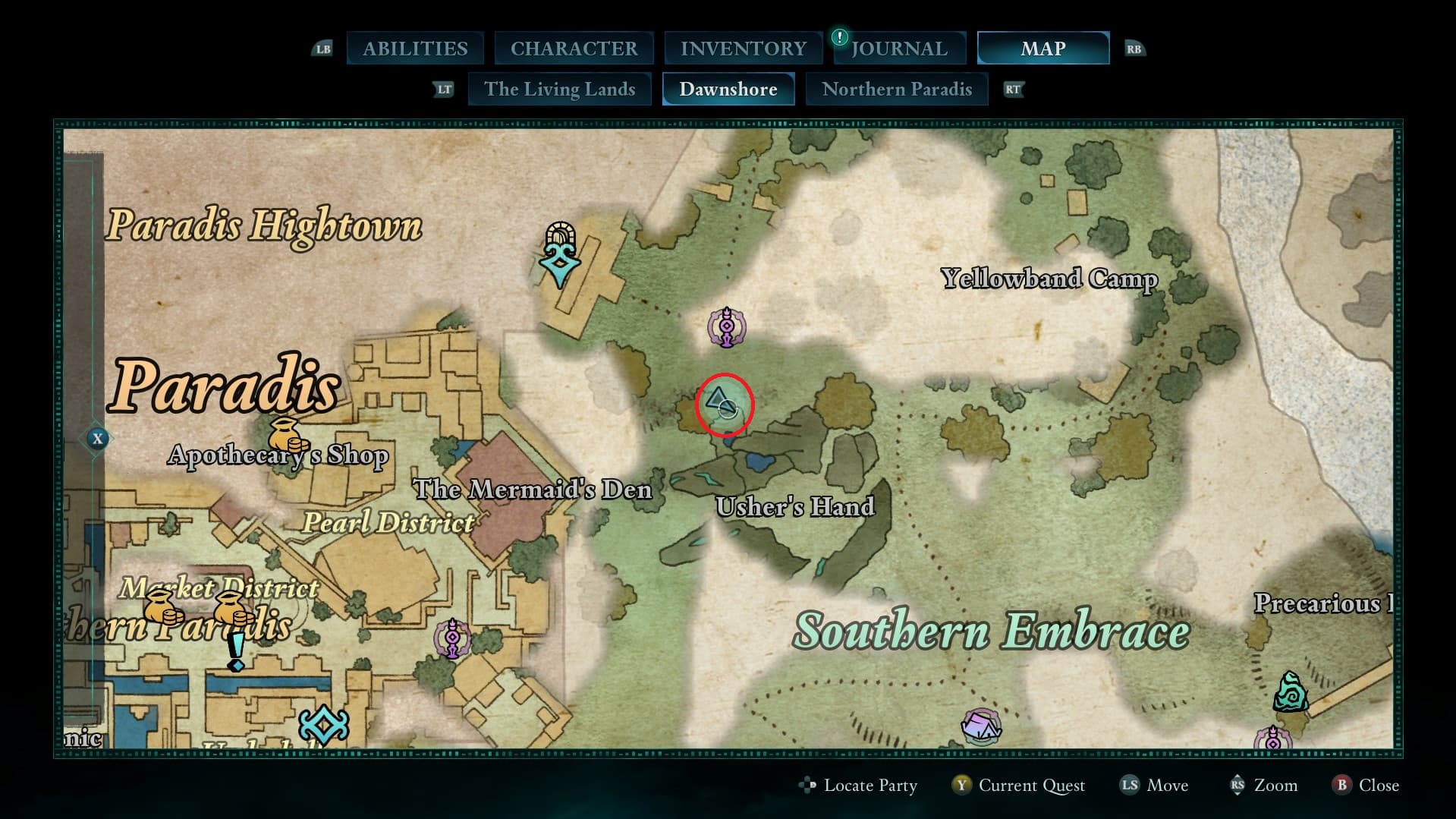Click the purple lantern icon below Precarious label
The width and height of the screenshot is (1456, 819).
[1272, 739]
